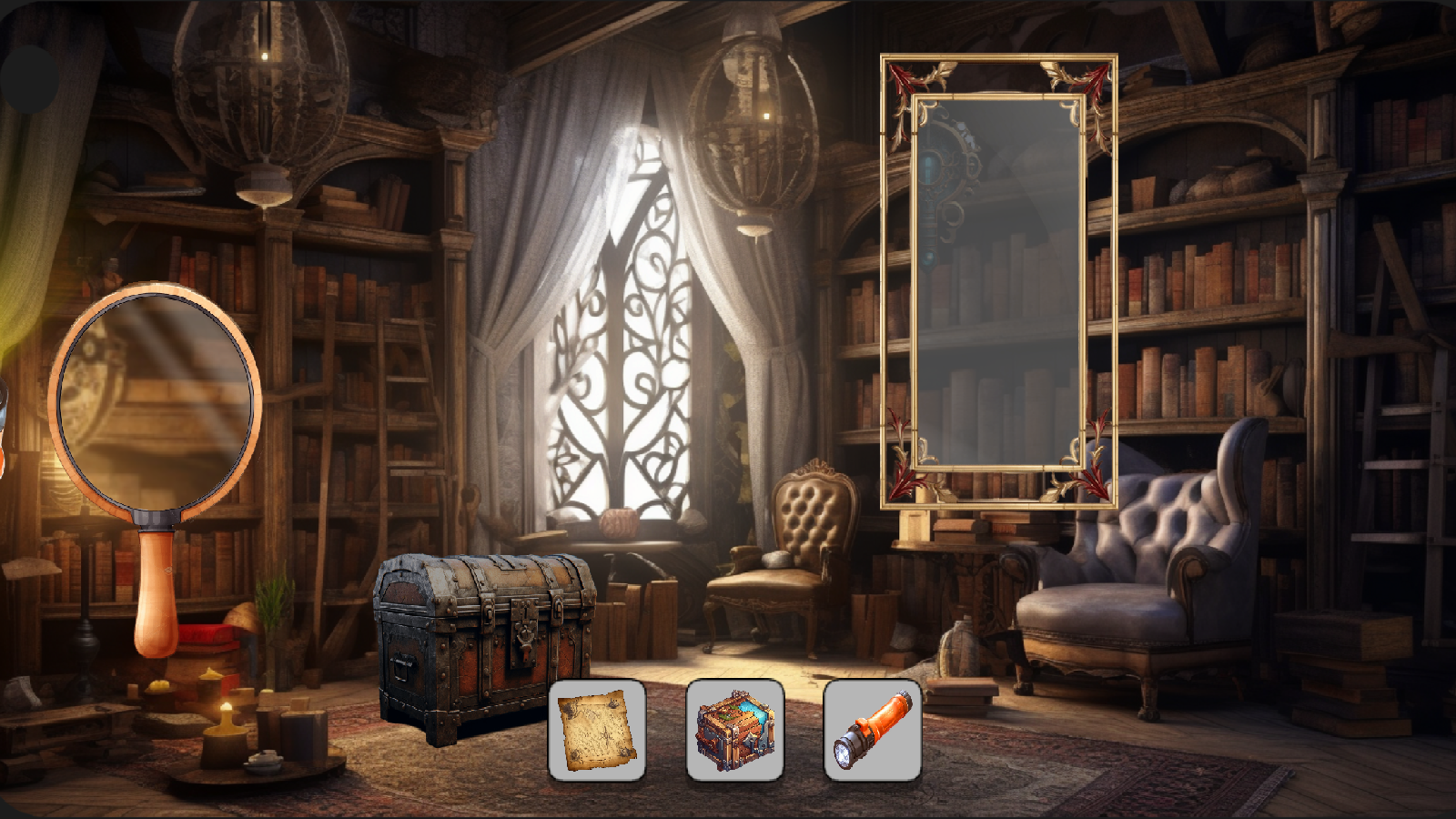Open the wooden puzzle crate icon
The width and height of the screenshot is (1456, 819).
(x=735, y=730)
